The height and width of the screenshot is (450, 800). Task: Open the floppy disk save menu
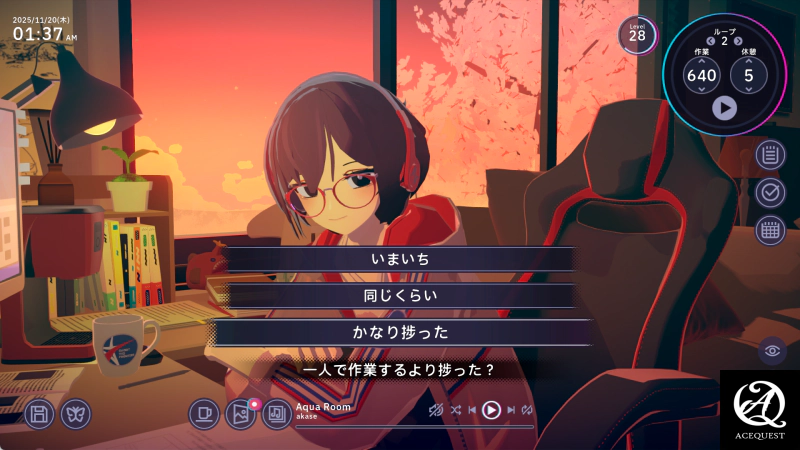39,413
